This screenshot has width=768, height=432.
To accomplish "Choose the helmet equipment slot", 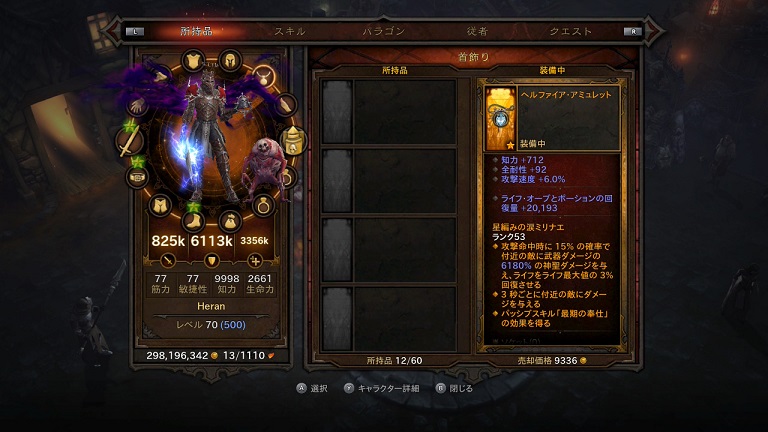I will point(230,59).
